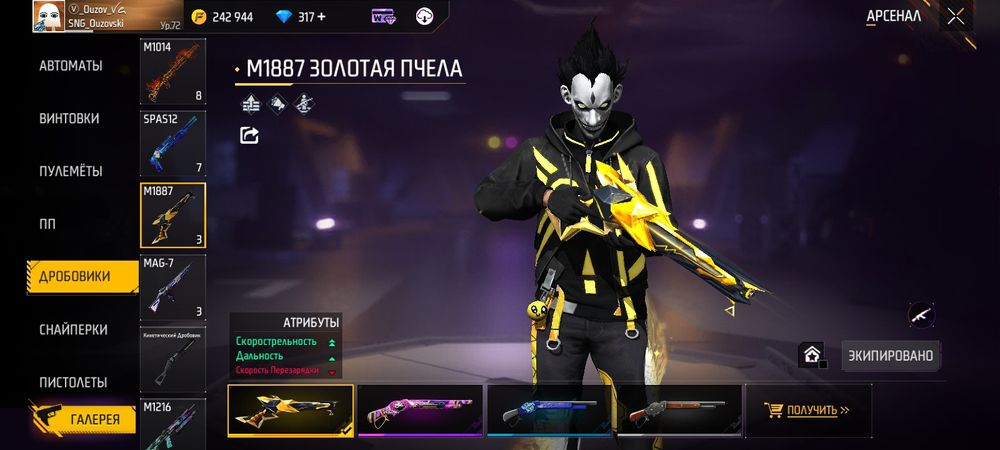
Task: Open the player profile avatar
Action: coord(48,16)
